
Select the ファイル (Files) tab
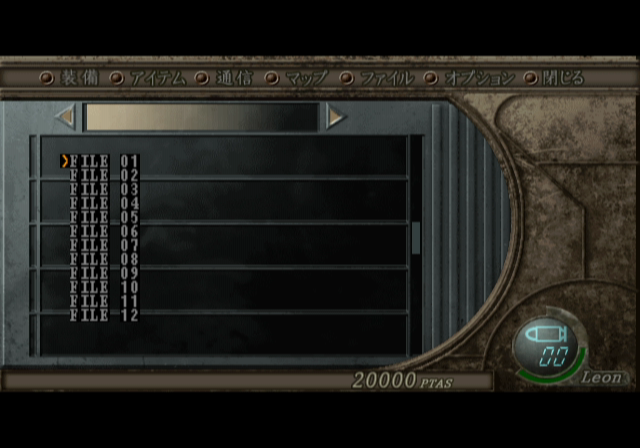click(380, 78)
